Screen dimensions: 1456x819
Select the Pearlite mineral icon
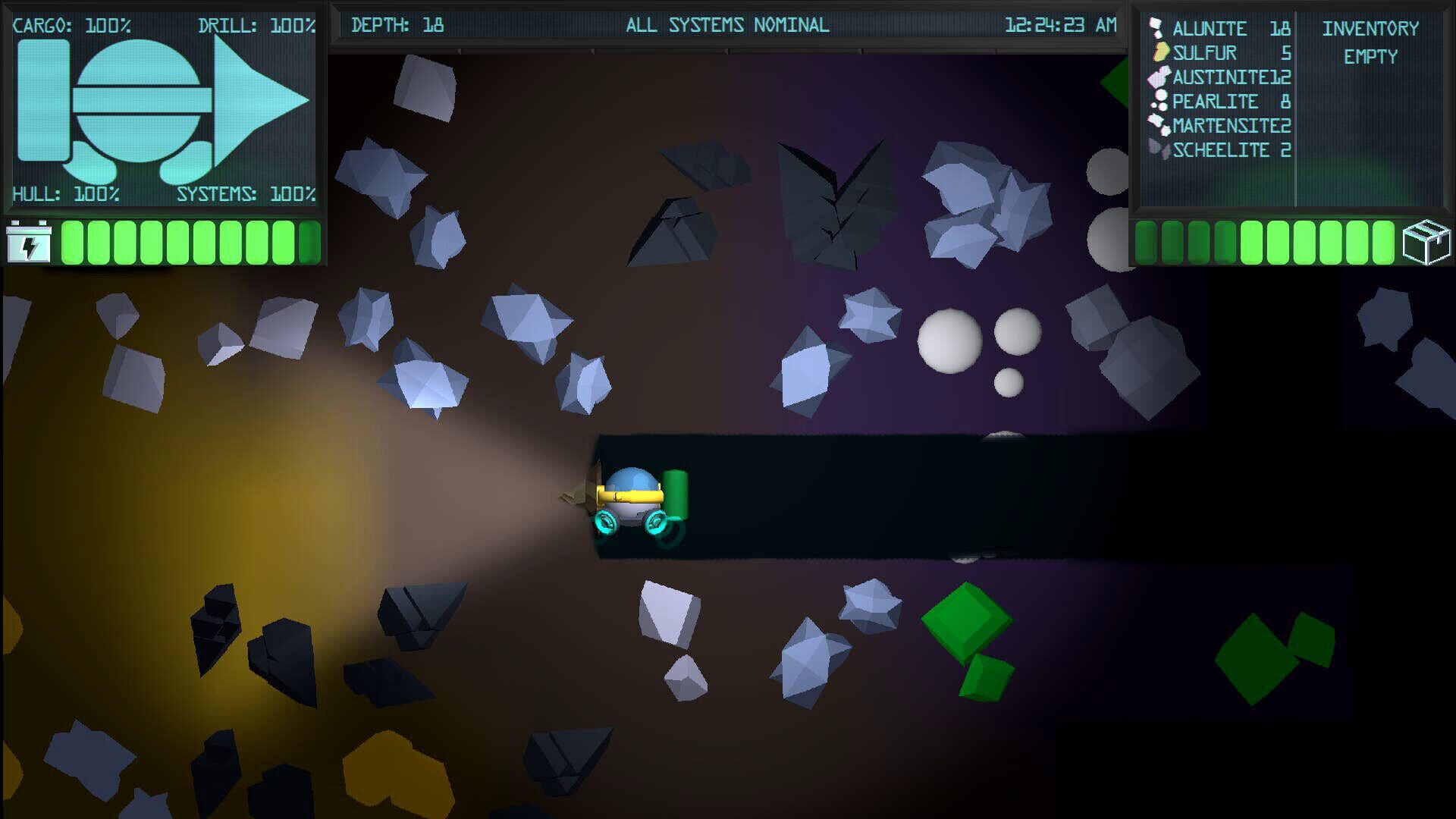point(1158,101)
